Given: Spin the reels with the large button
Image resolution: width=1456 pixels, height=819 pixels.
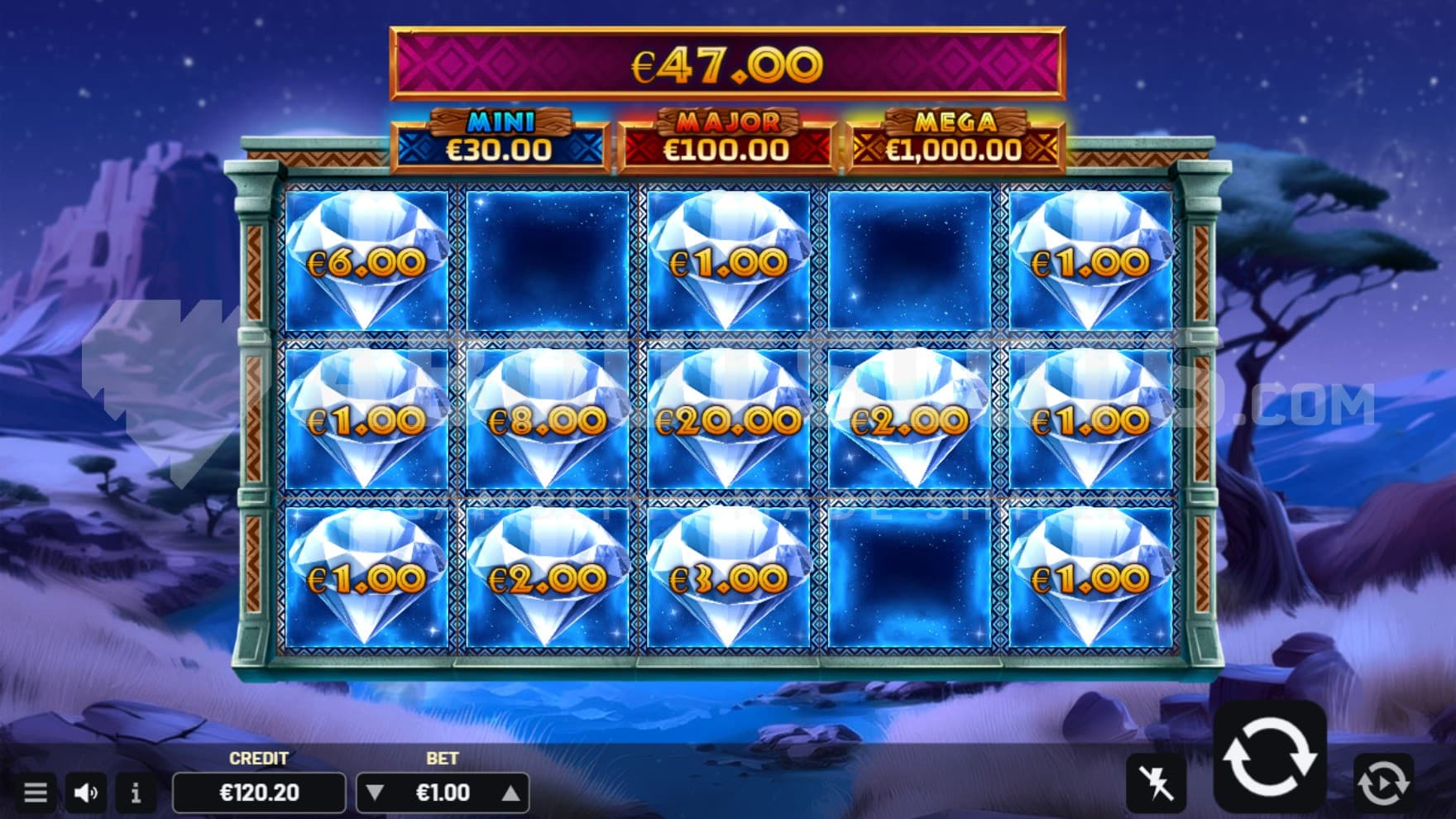Looking at the screenshot, I should 1269,757.
